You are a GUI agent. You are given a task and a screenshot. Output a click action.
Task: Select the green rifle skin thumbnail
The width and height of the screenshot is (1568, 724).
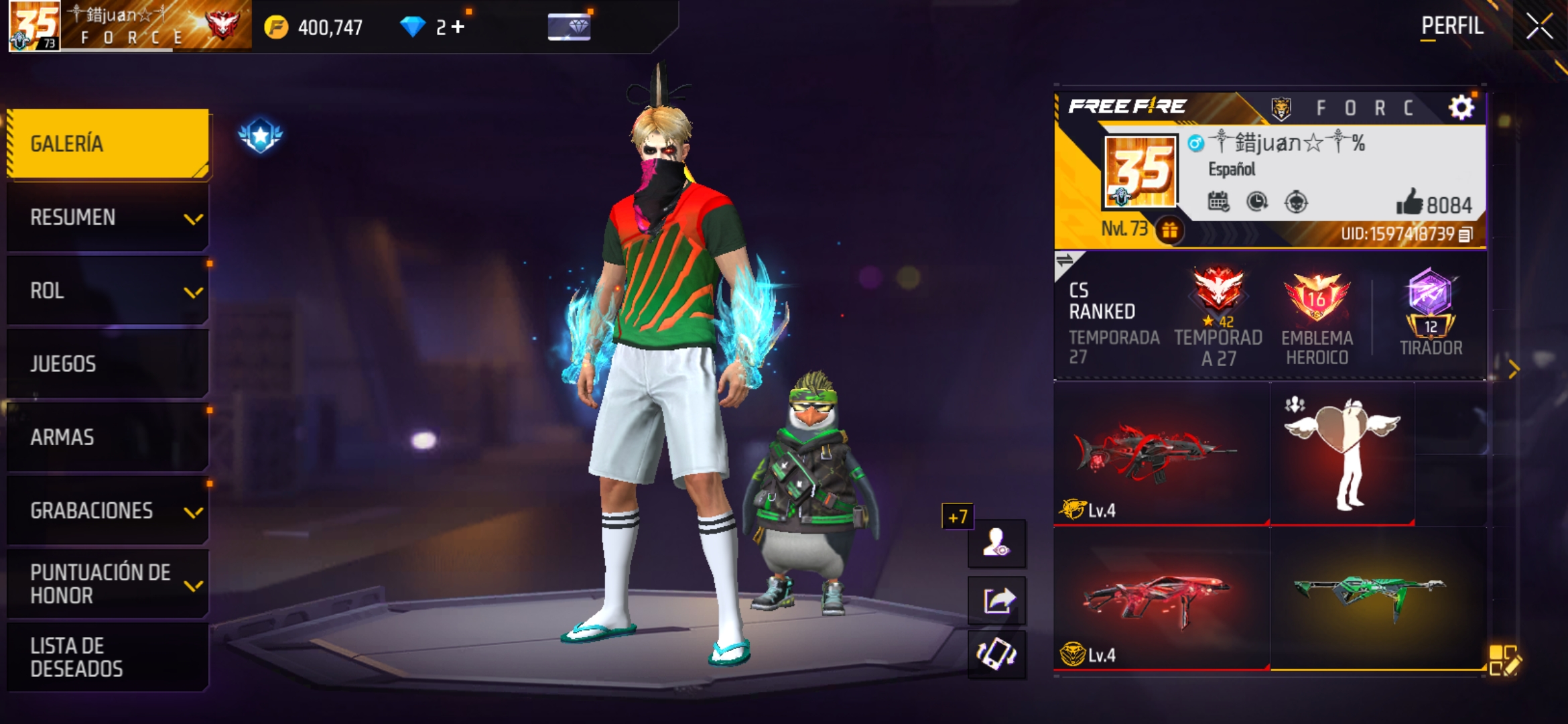(x=1370, y=597)
